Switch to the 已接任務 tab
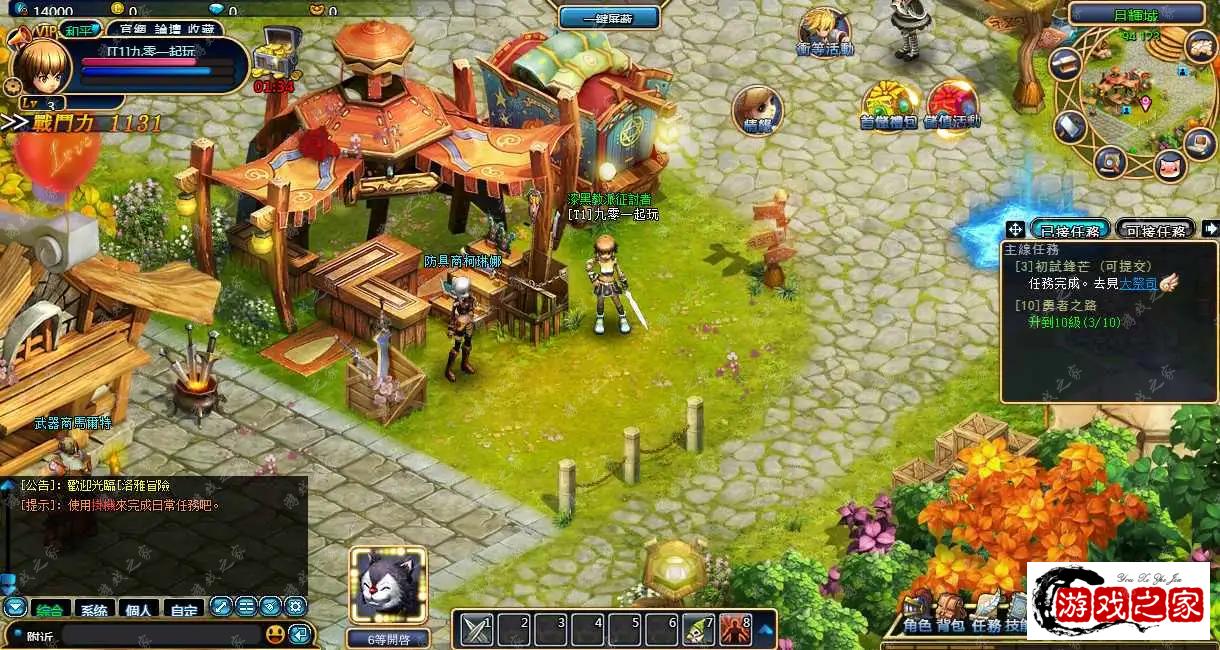1220x650 pixels. [1069, 229]
